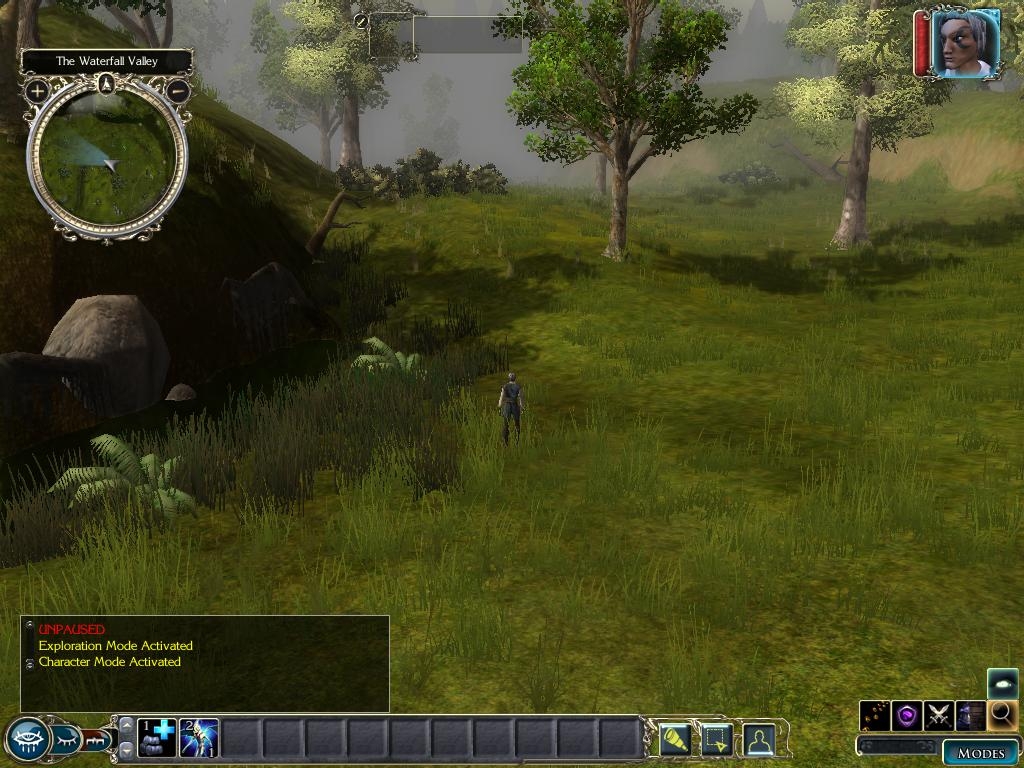Screen dimensions: 1024x768
Task: Click the scattered gold sparkles mode icon
Action: click(x=875, y=715)
